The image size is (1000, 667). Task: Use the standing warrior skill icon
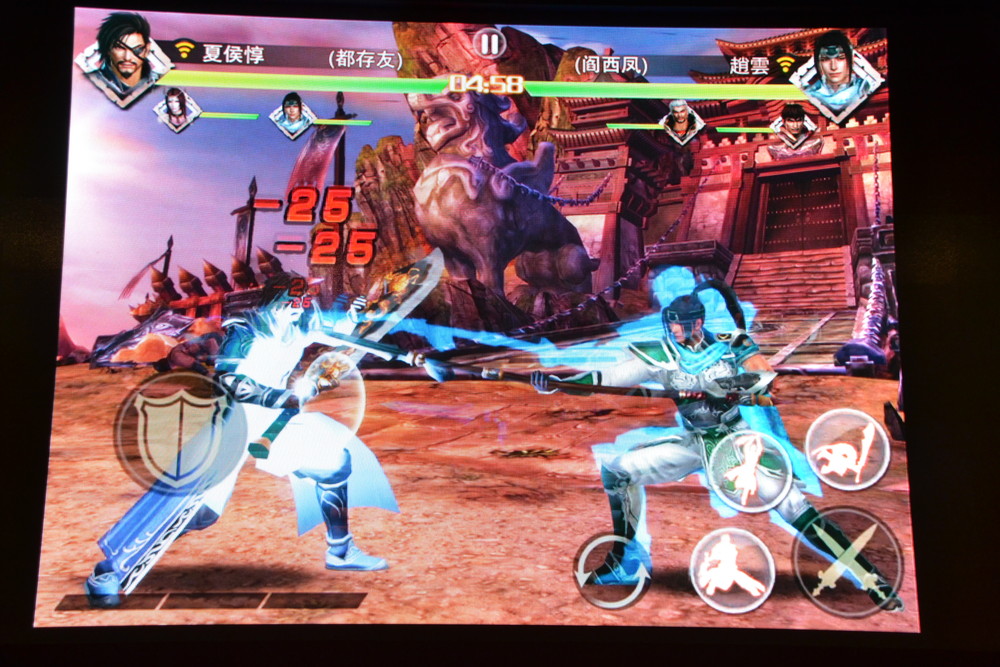pos(750,471)
